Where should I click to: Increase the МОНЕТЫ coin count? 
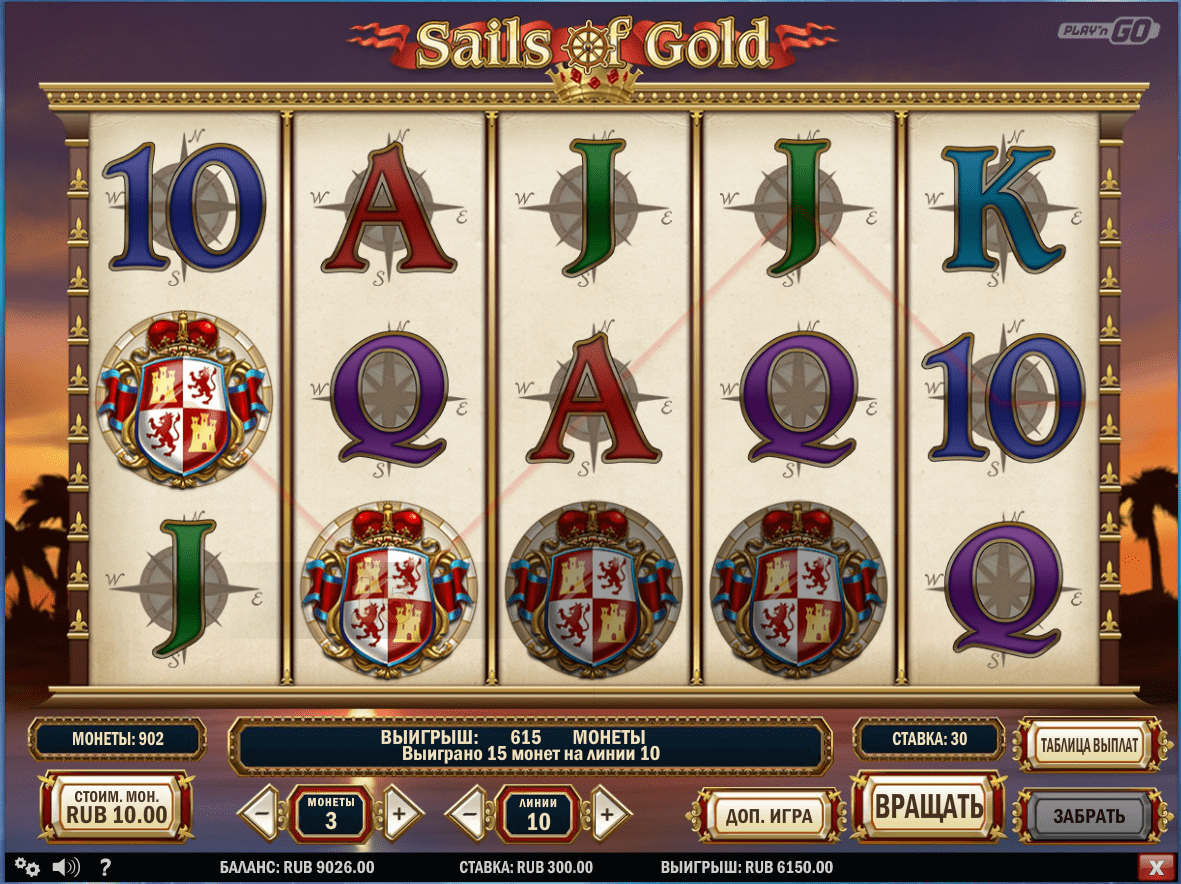398,813
